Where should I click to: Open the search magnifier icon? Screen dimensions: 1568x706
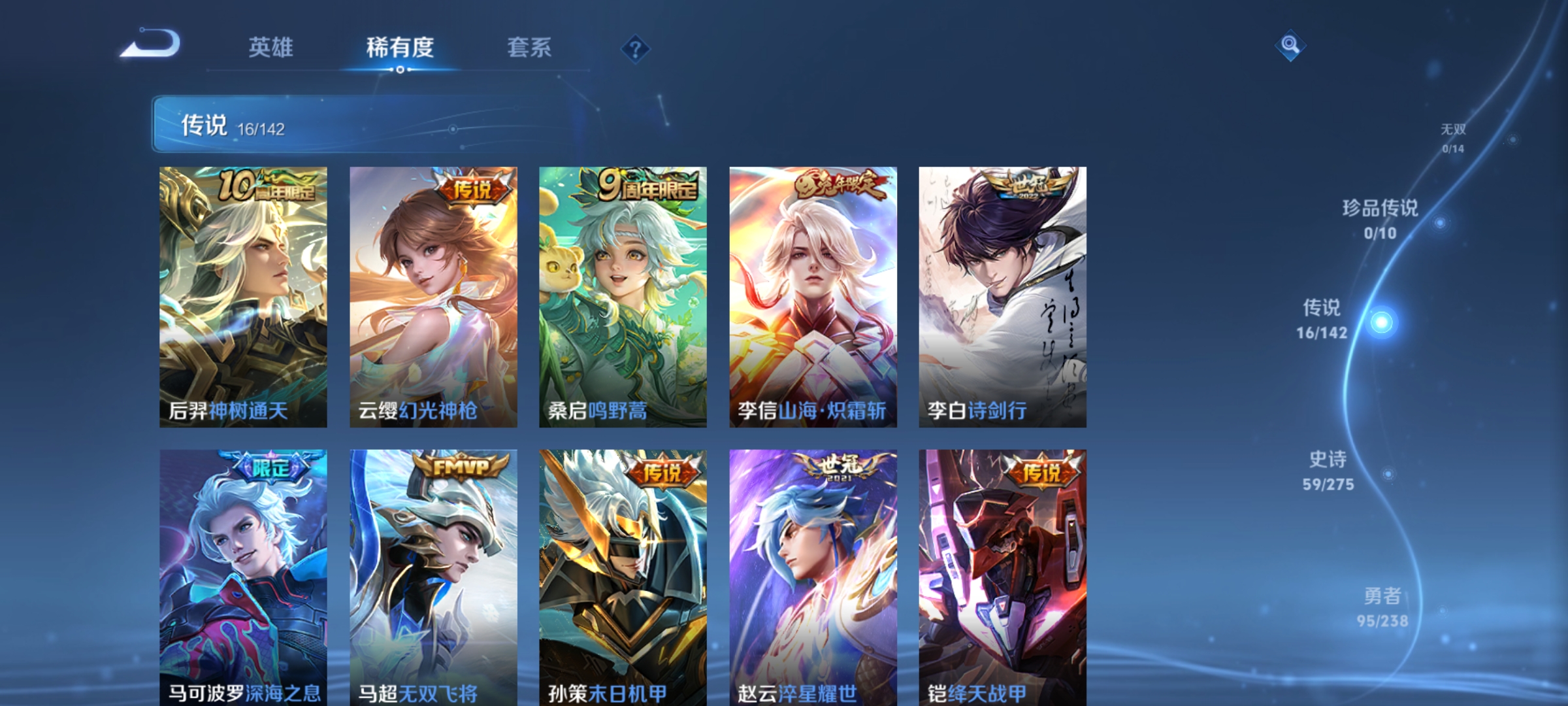(x=1290, y=46)
